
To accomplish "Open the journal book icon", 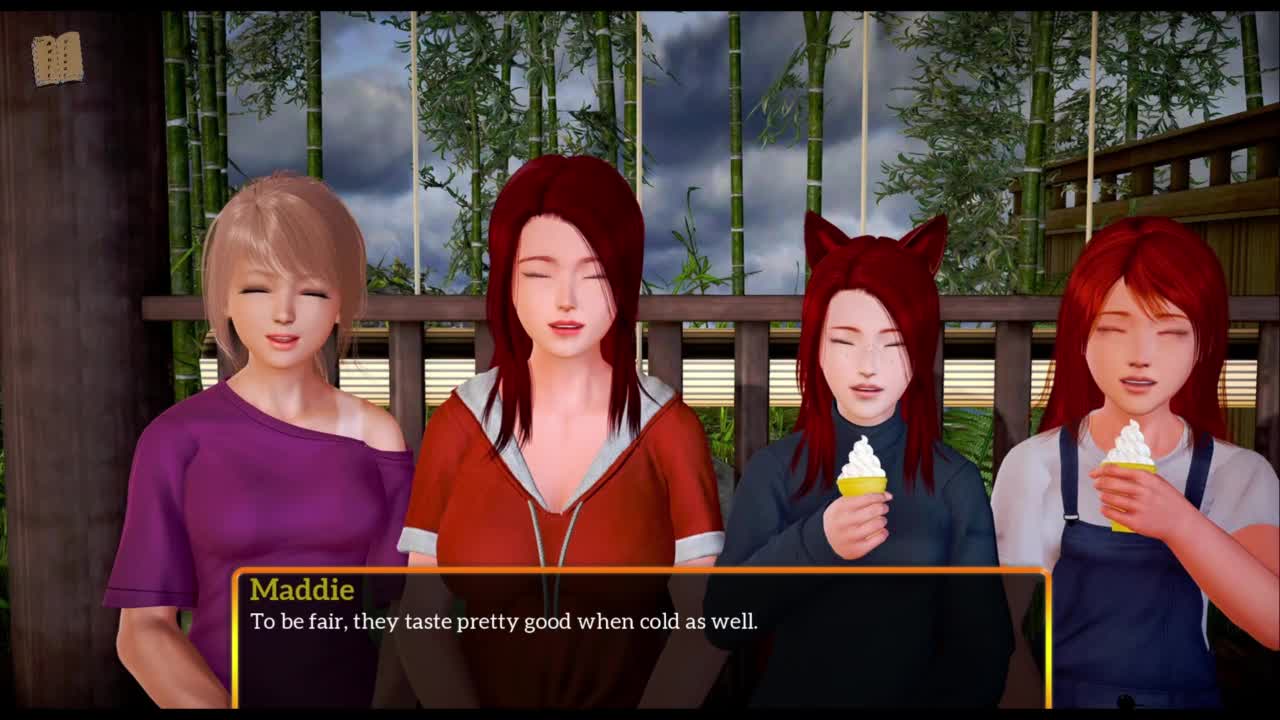I will tap(57, 59).
